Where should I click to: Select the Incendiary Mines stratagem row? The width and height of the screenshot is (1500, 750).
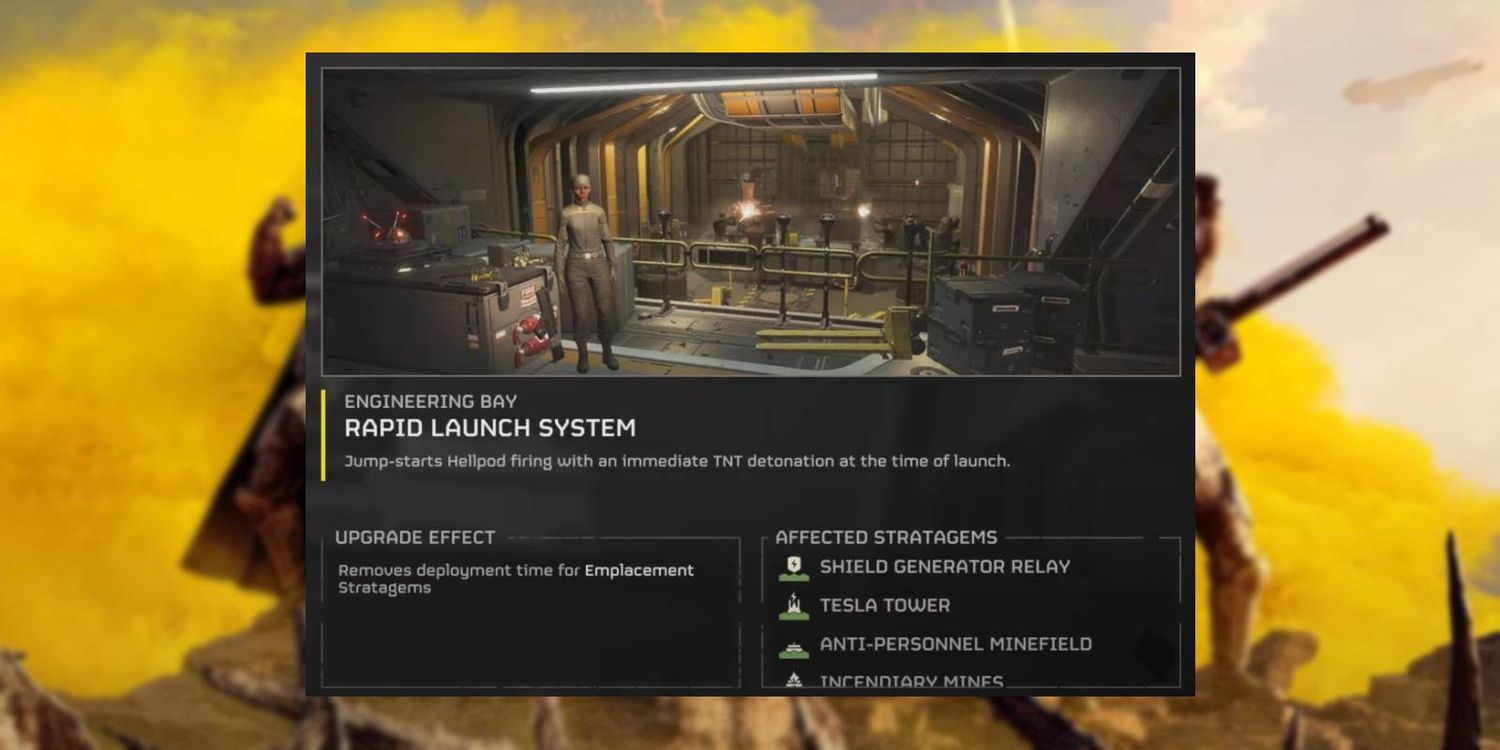[910, 682]
